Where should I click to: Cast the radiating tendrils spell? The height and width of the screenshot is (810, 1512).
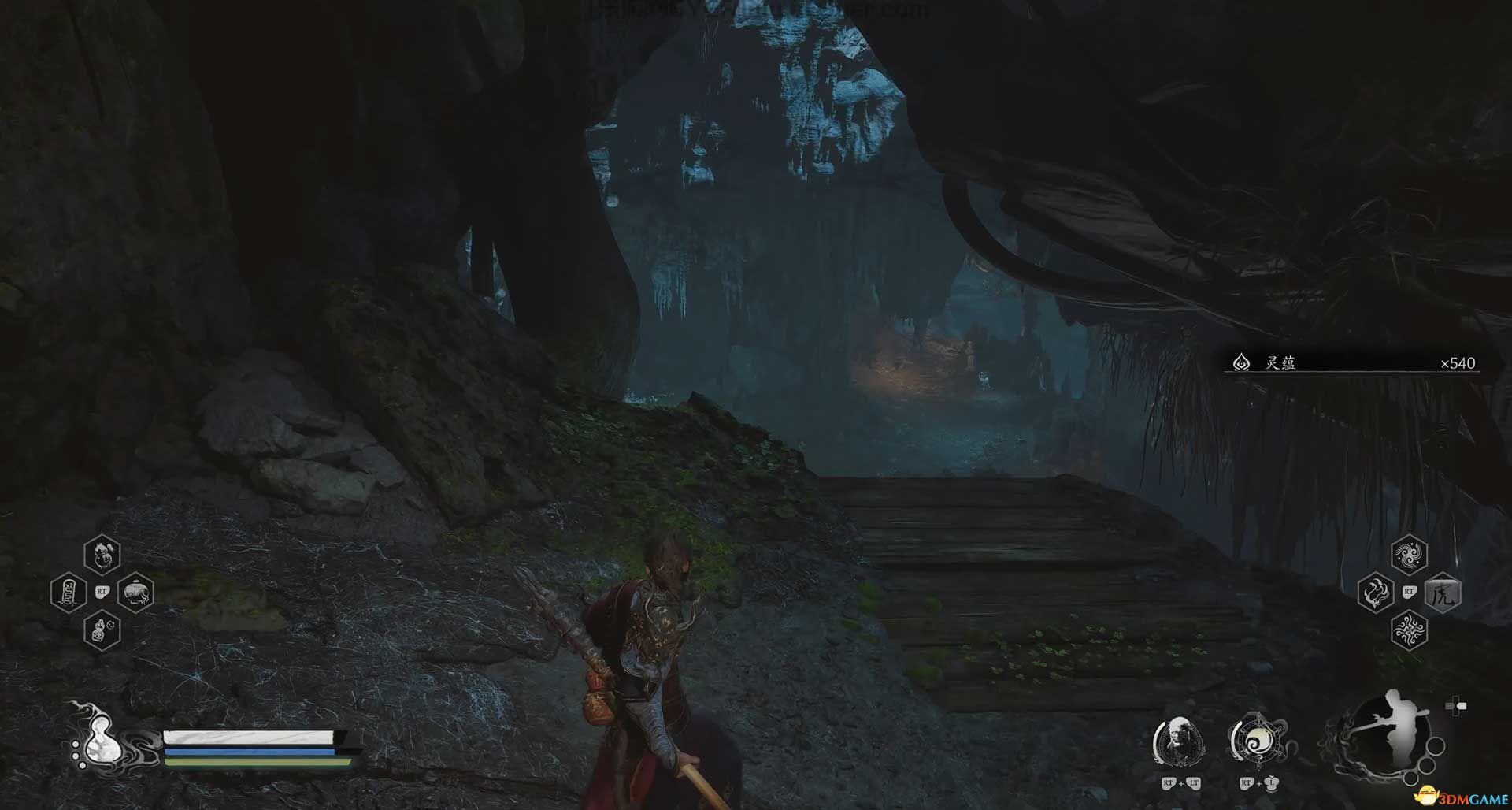coord(1409,630)
